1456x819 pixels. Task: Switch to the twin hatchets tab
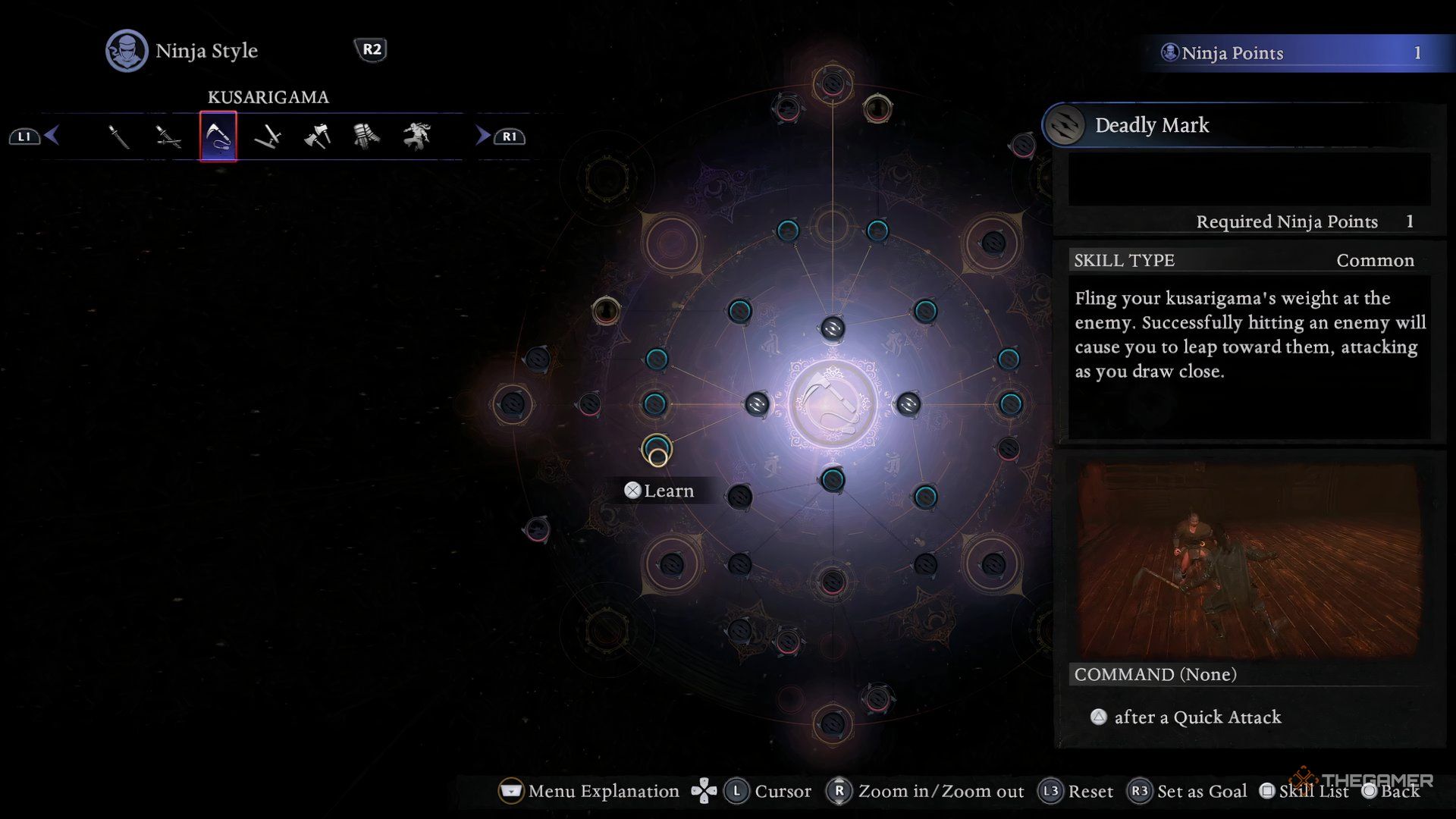317,136
